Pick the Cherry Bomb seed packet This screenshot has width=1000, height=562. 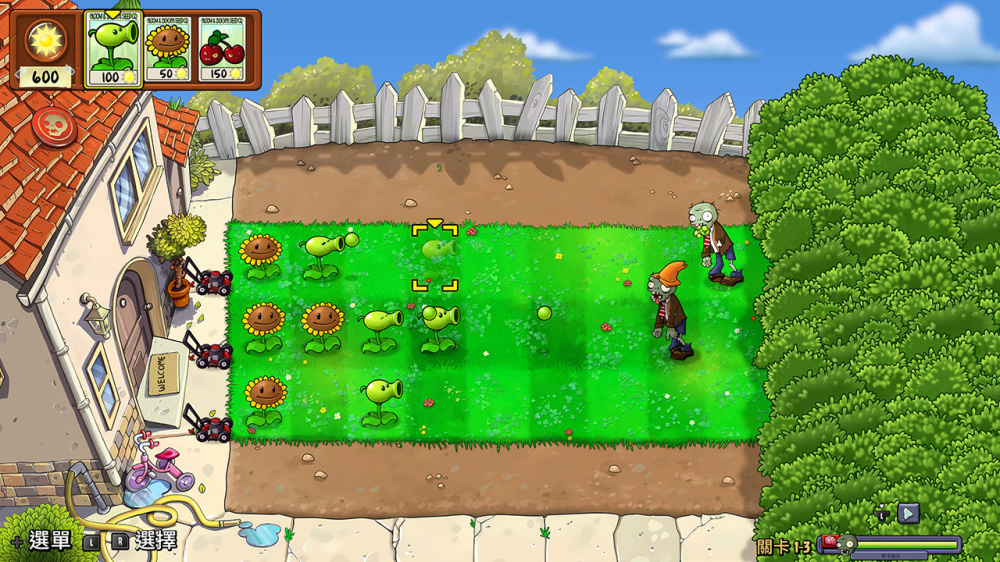pos(221,49)
